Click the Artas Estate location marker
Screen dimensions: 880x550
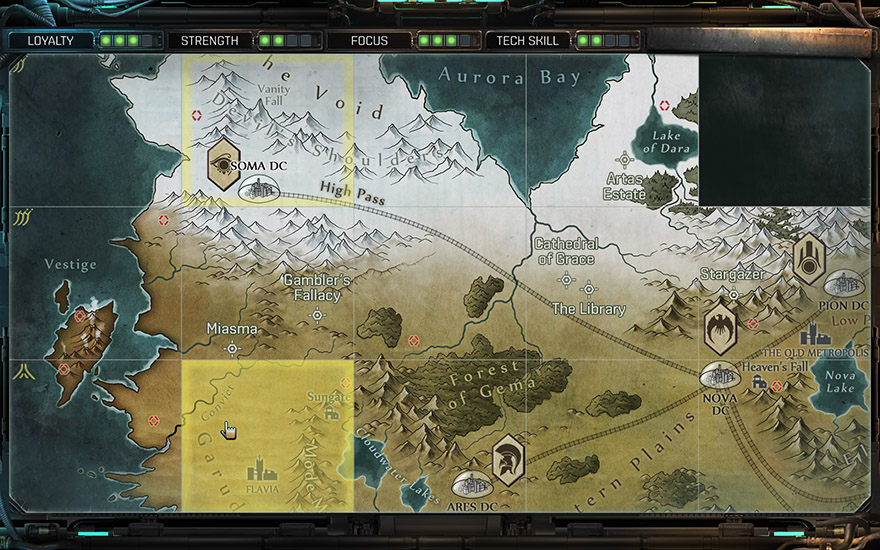pos(625,159)
